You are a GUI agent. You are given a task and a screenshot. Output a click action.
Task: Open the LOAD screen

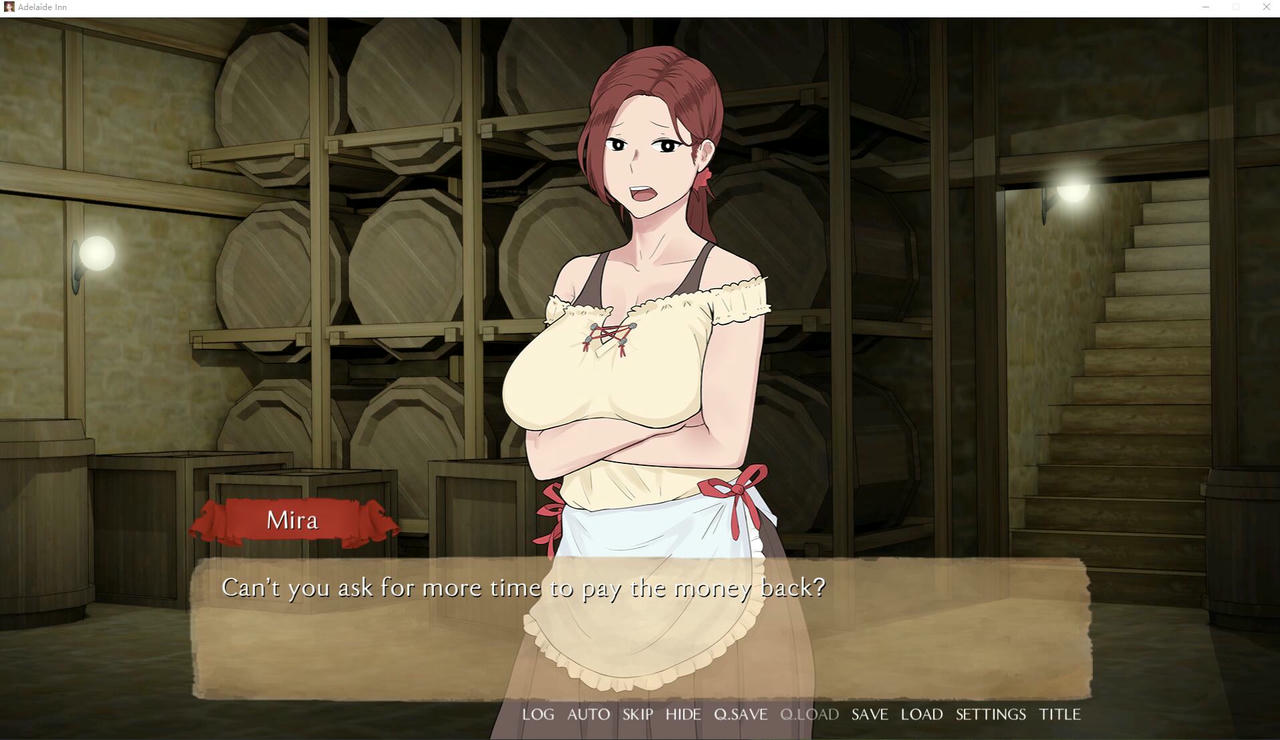pyautogui.click(x=921, y=714)
